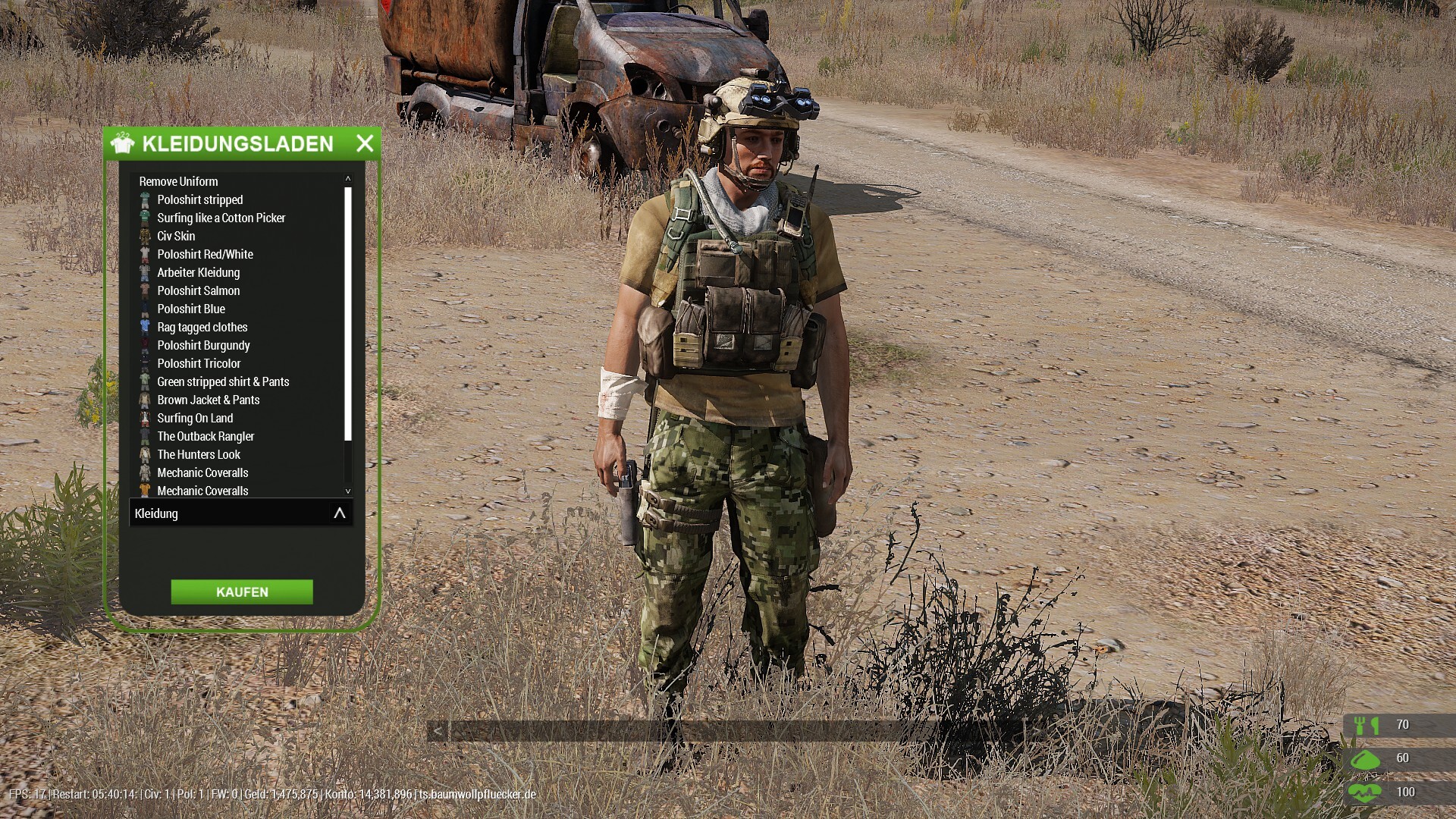Click the clothing list's down scroll arrow
The height and width of the screenshot is (819, 1456).
pos(348,491)
